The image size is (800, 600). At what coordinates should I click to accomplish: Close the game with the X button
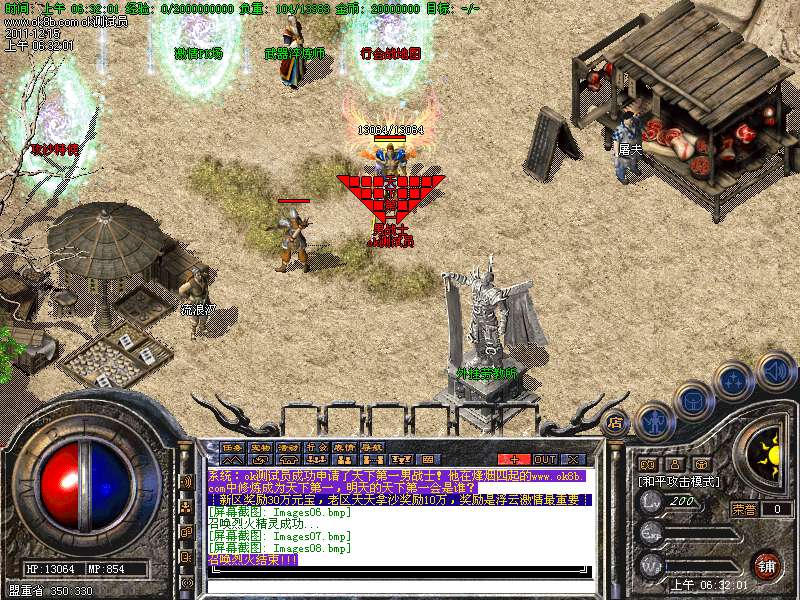573,459
